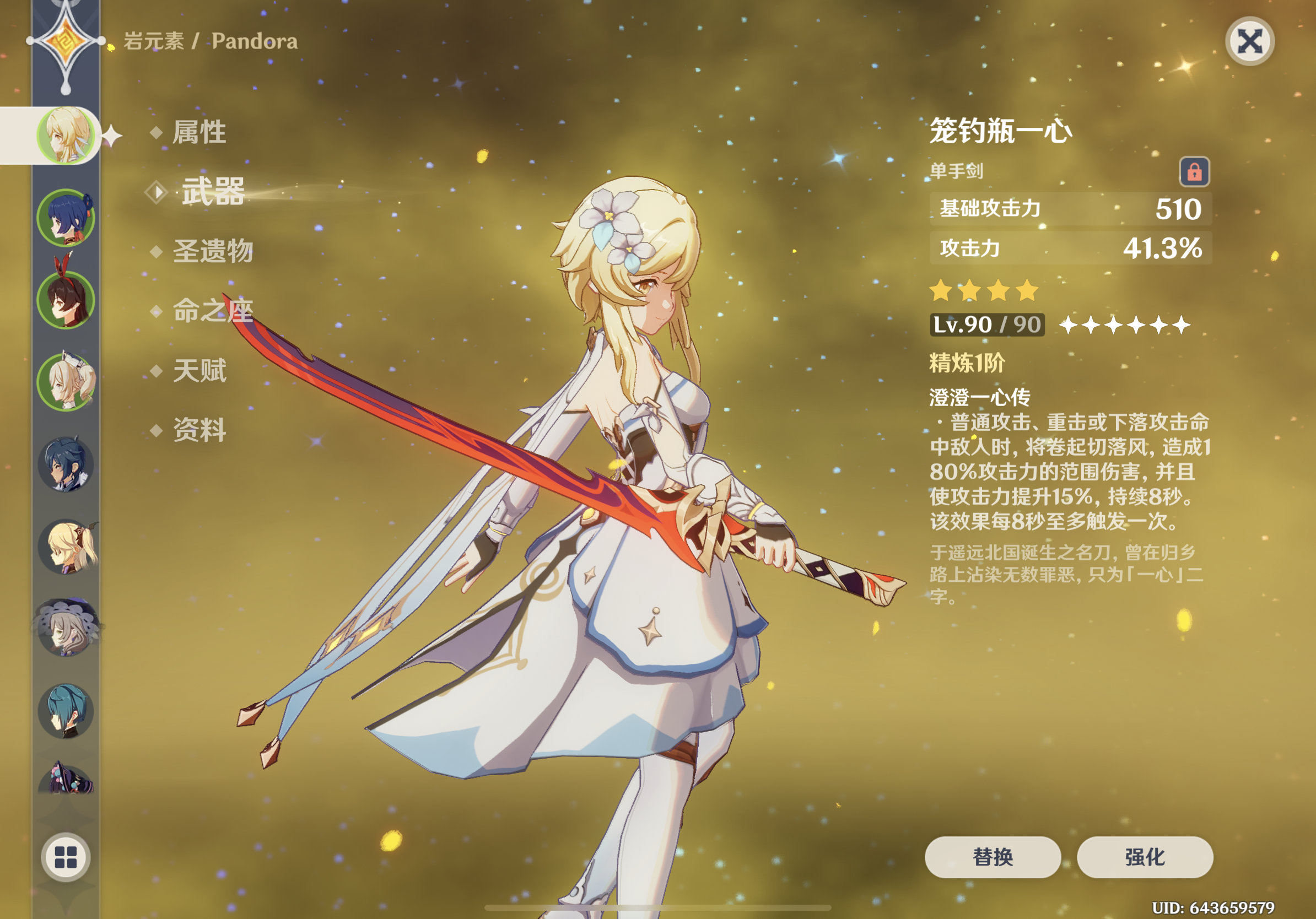Screen dimensions: 1316x919
Task: Open the four-square character grid button
Action: coord(66,857)
